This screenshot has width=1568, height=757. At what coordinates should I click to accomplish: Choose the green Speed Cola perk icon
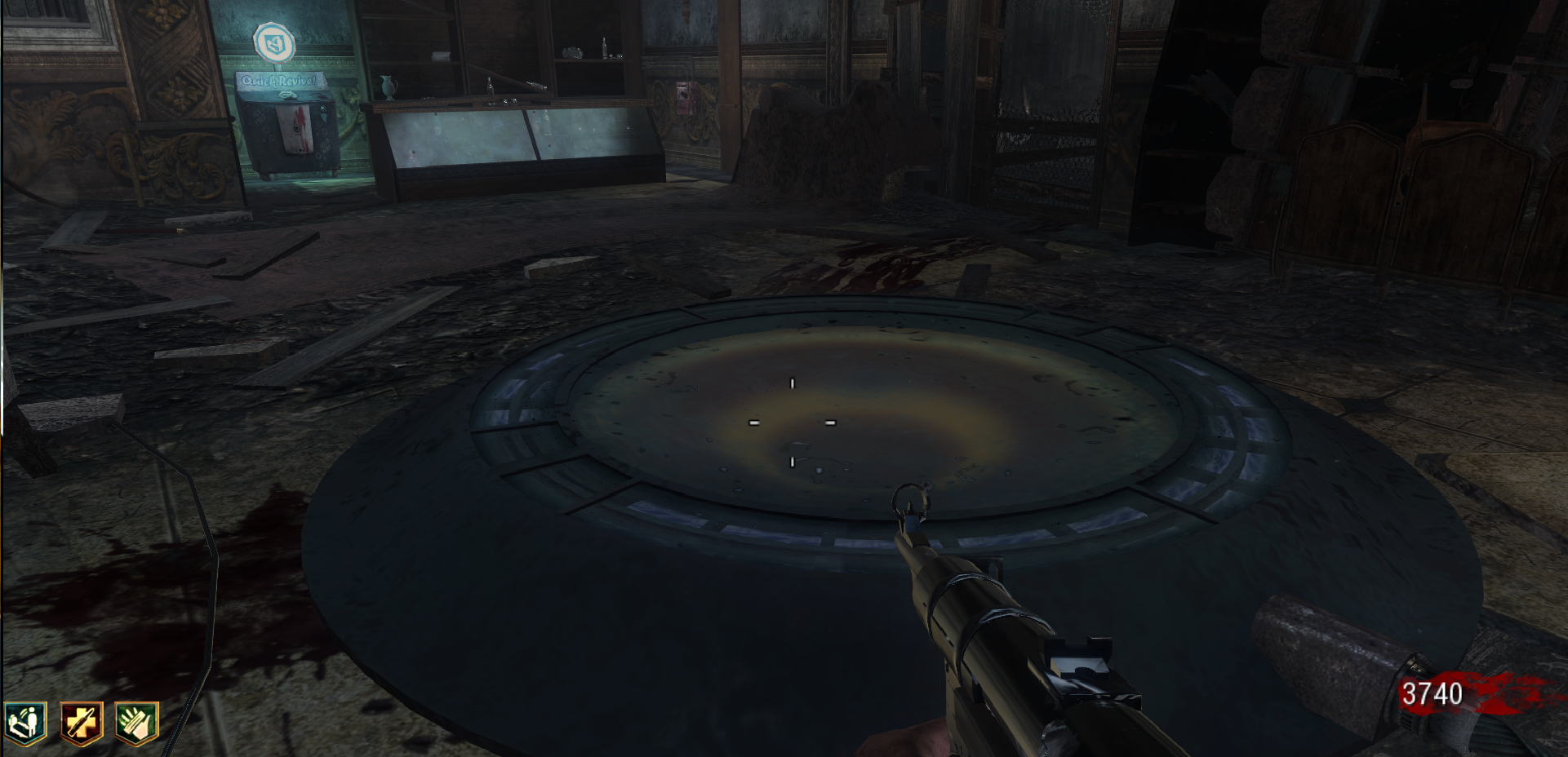[x=136, y=723]
